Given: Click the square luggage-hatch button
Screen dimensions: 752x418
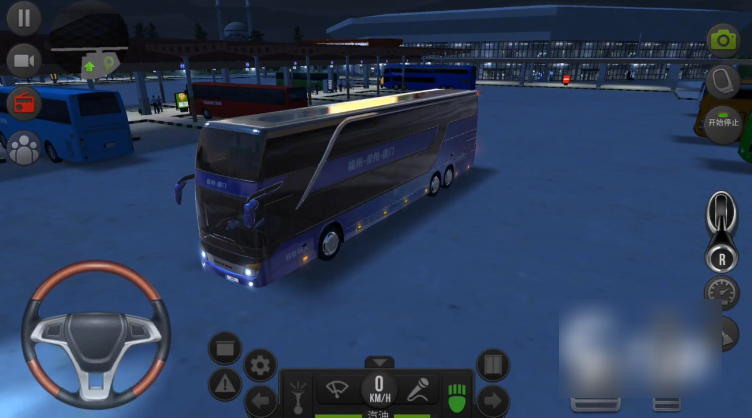Looking at the screenshot, I should [x=225, y=348].
